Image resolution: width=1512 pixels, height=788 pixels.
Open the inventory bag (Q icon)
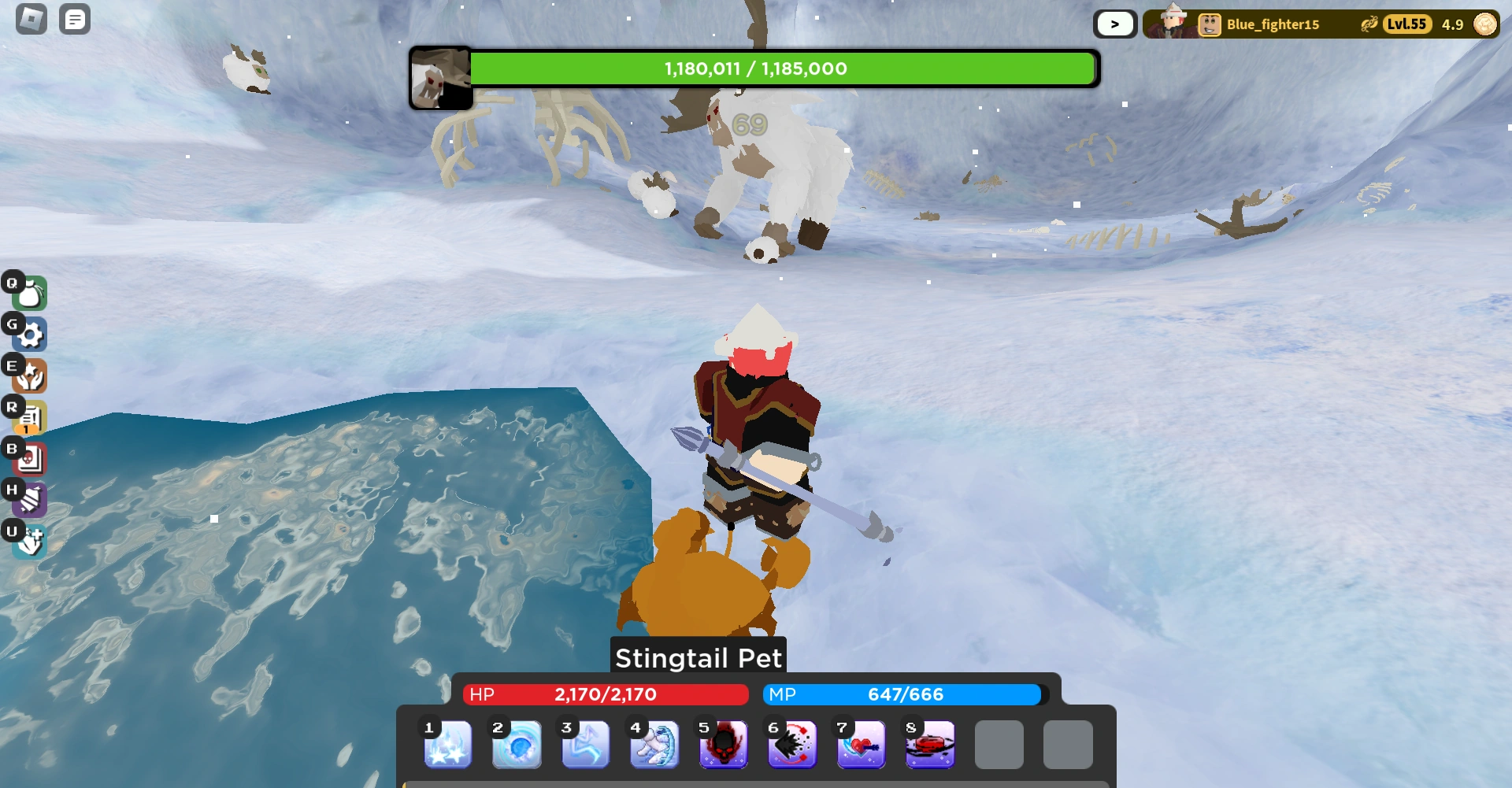29,294
